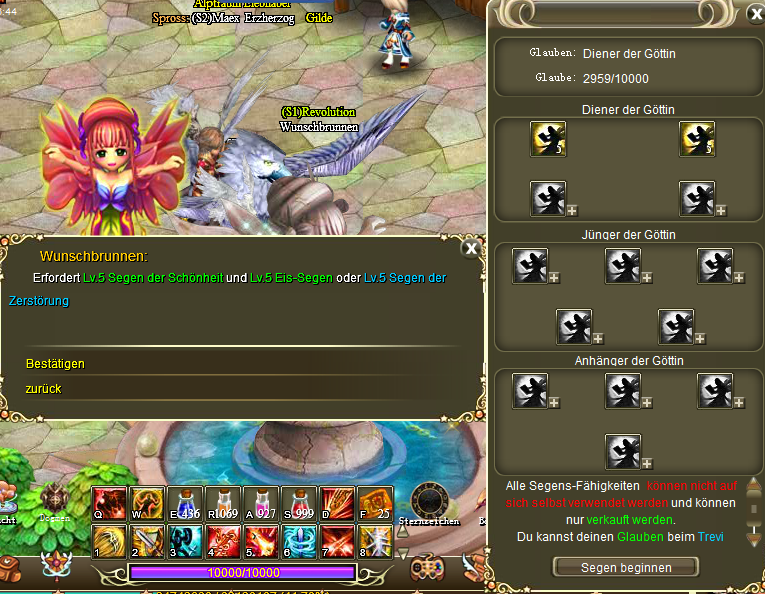This screenshot has height=594, width=765.
Task: Close the Wunschbrunnen dialogue box
Action: click(x=471, y=248)
